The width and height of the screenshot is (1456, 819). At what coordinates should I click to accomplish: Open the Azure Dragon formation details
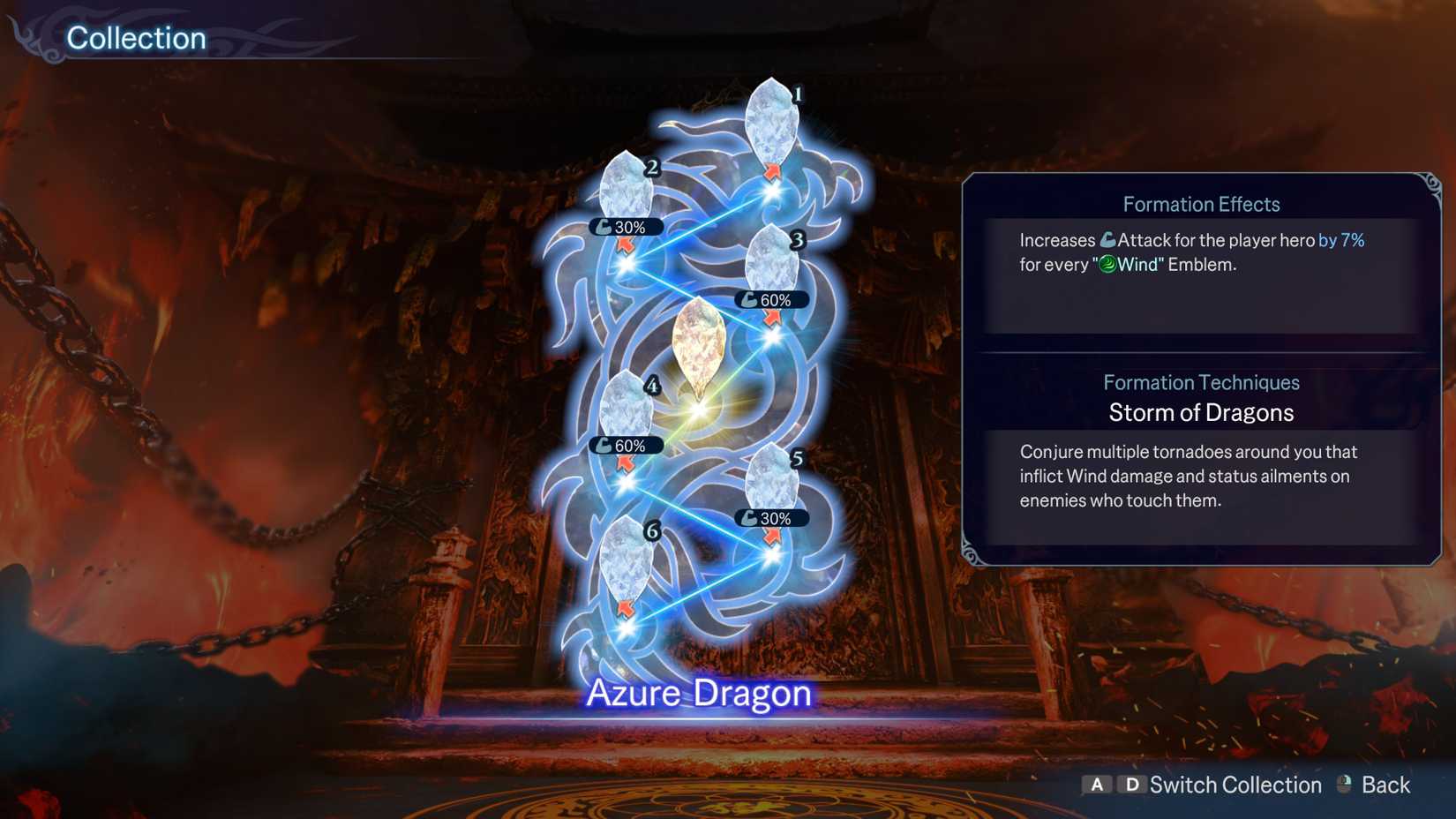pos(699,694)
